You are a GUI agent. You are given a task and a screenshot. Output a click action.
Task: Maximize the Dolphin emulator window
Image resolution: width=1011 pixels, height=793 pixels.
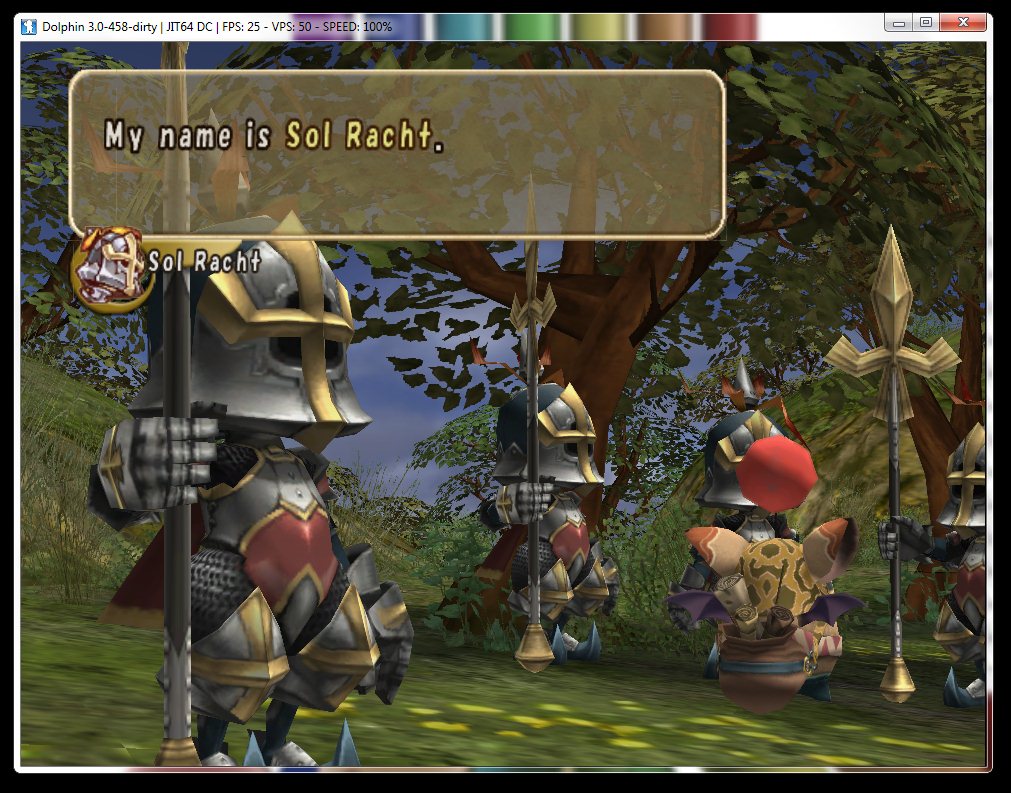point(925,22)
